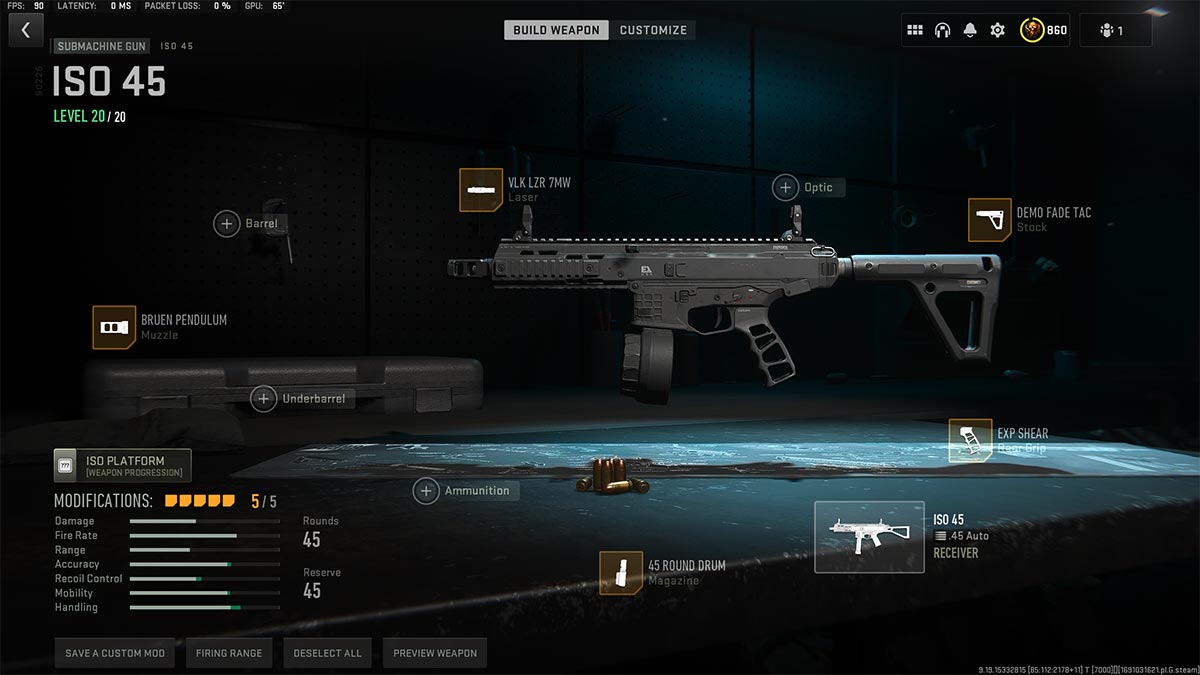Open the ISO 45 receiver tile
The image size is (1200, 675).
[x=869, y=537]
